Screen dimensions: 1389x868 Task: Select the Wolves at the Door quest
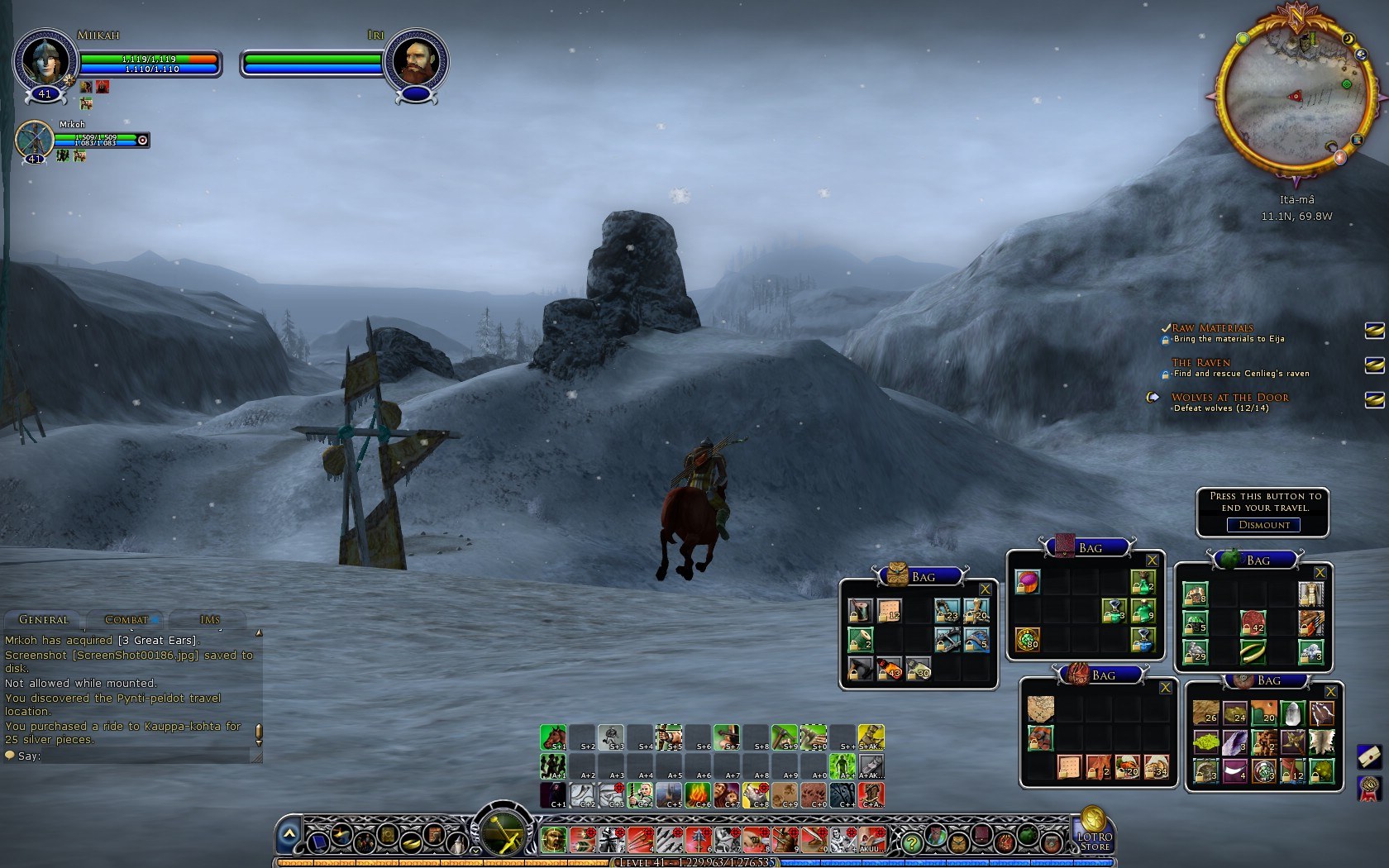point(1229,398)
